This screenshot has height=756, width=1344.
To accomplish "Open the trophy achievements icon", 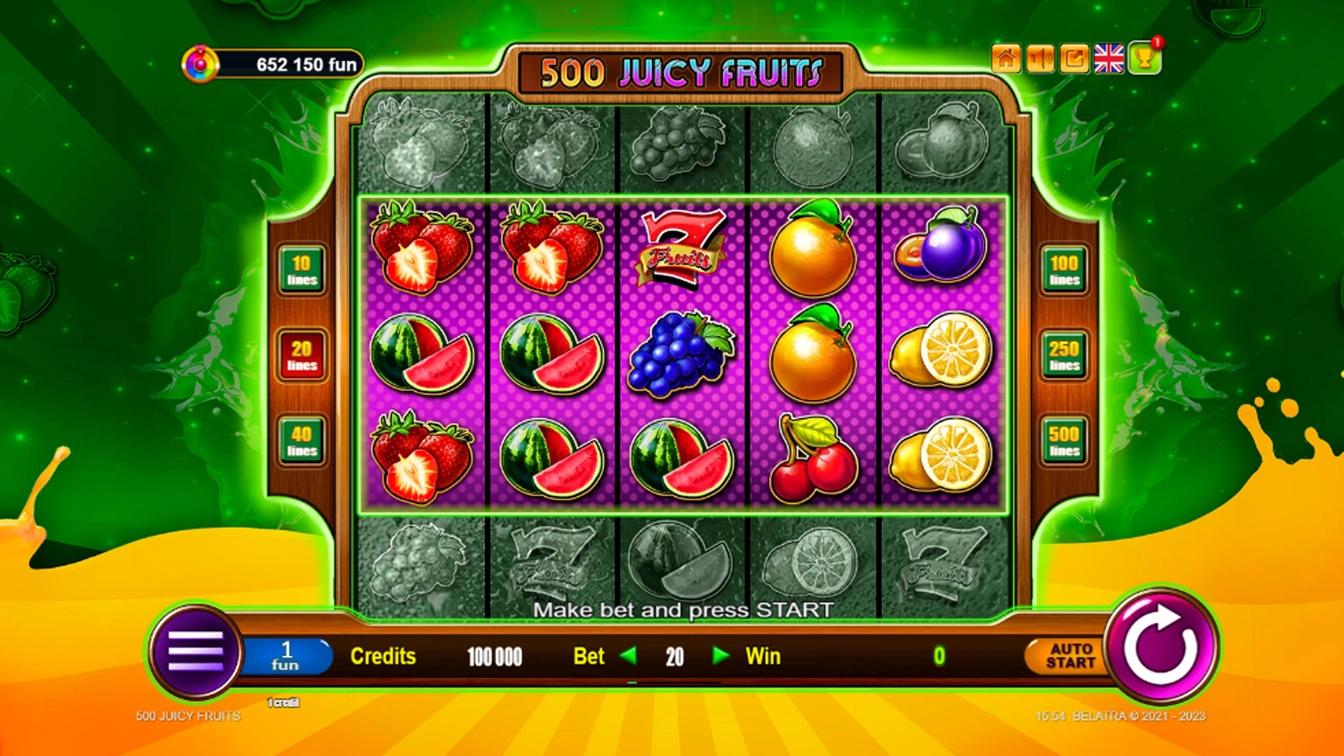I will coord(1144,59).
